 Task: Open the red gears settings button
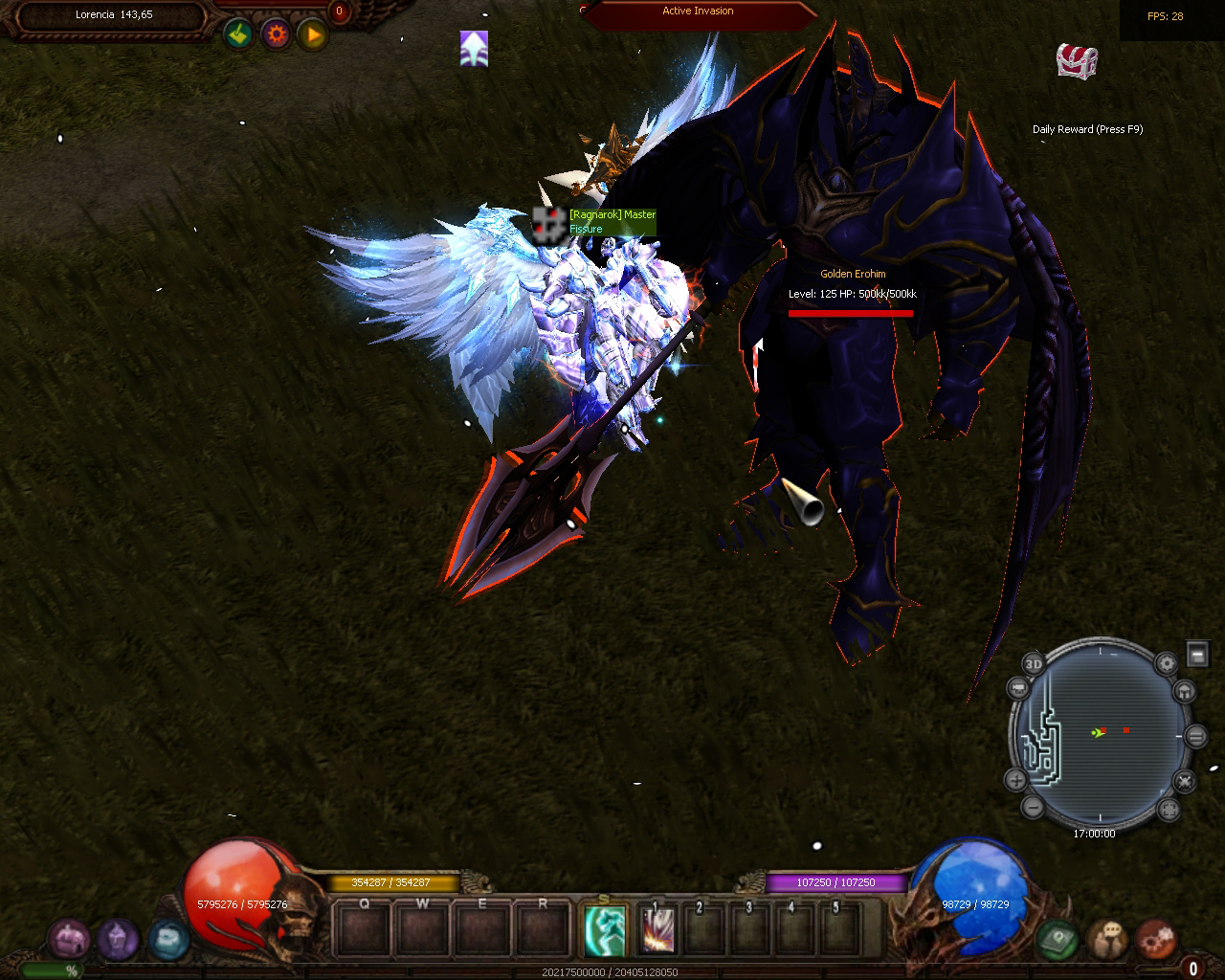1155,939
